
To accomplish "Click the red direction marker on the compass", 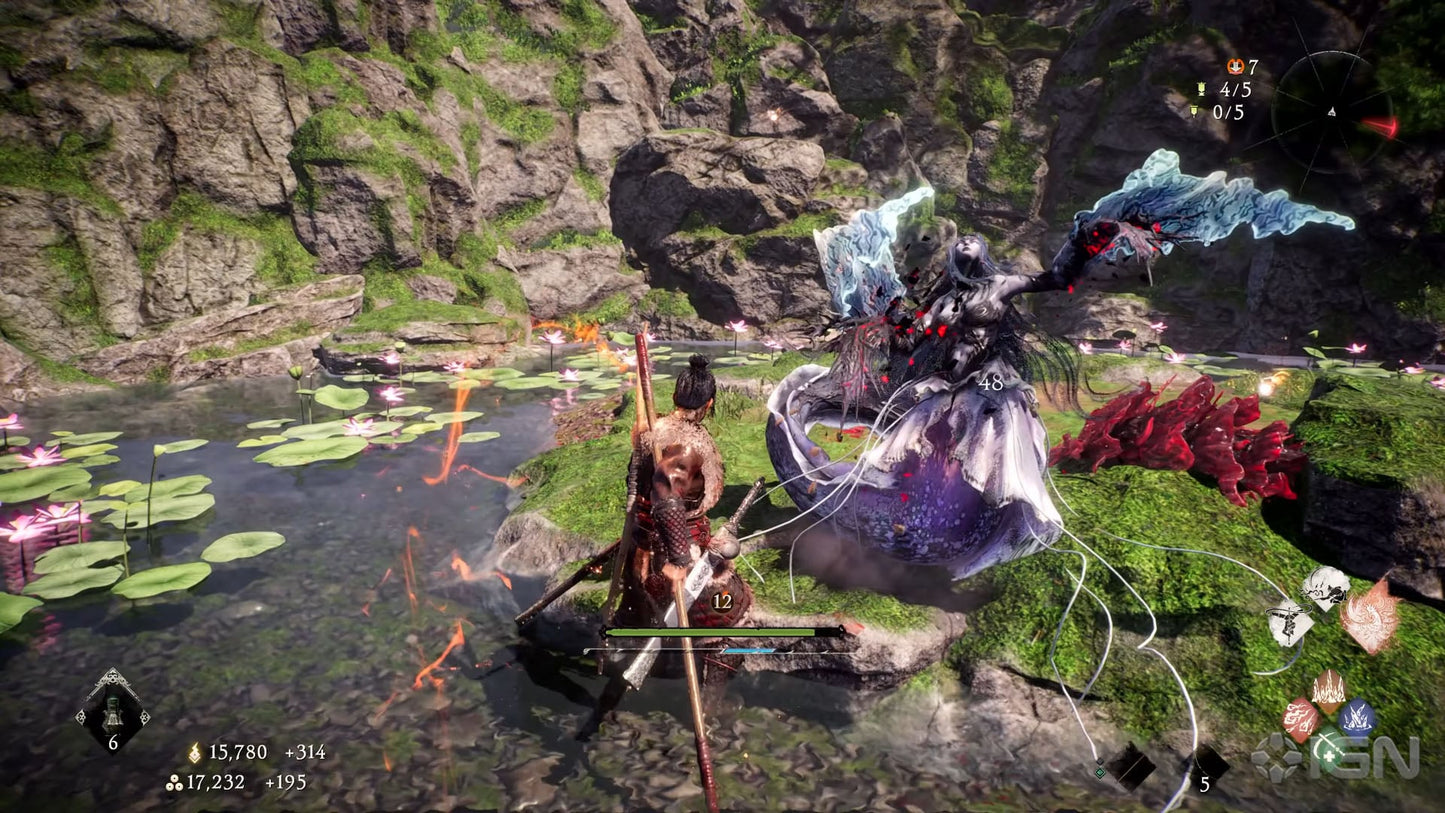I will click(1381, 126).
